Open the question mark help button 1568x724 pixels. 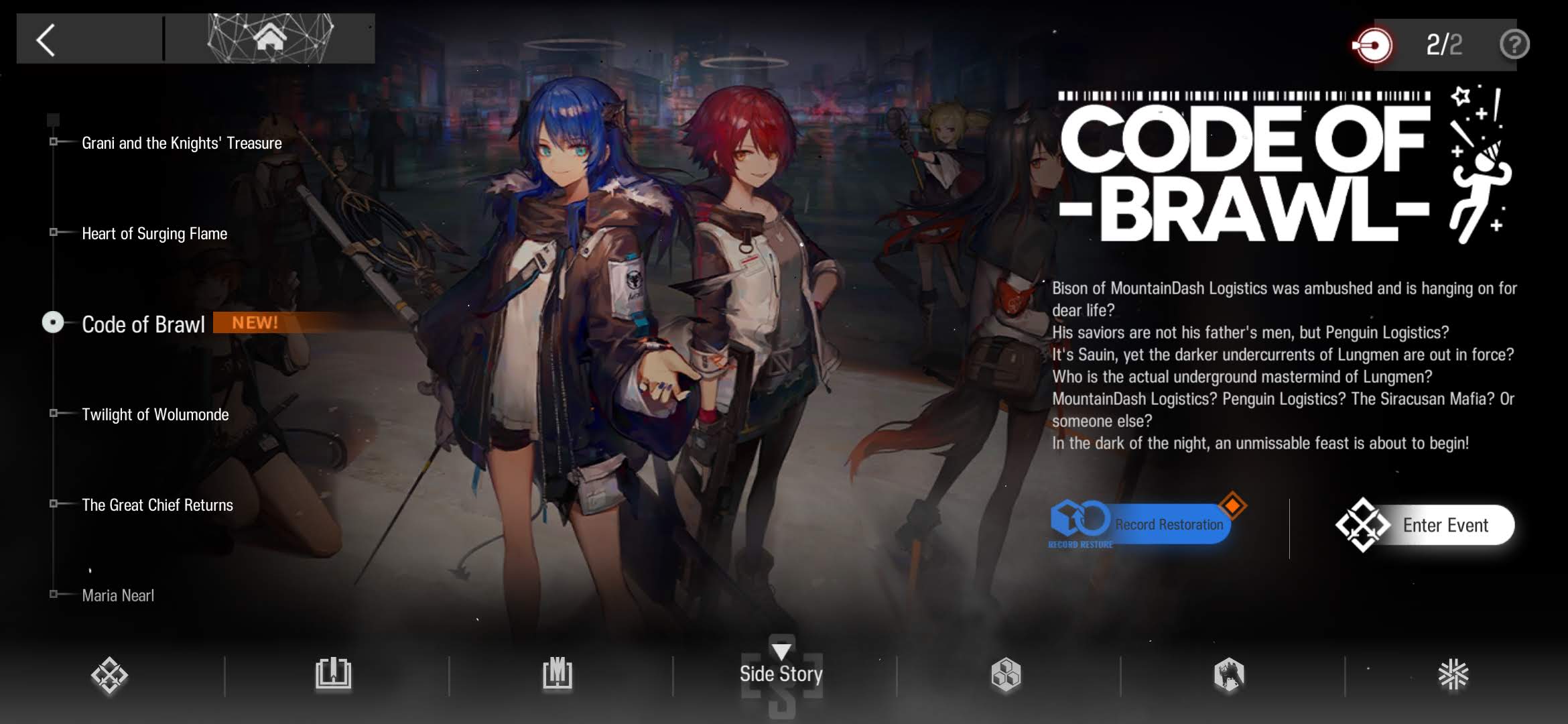click(x=1514, y=45)
